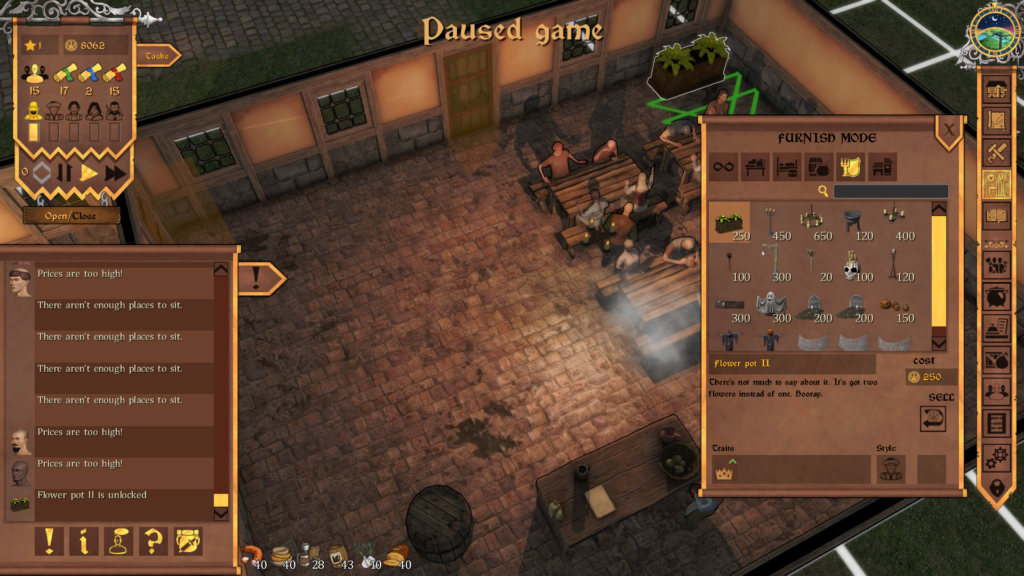
Task: Select the Flower pot II item
Action: tap(729, 222)
